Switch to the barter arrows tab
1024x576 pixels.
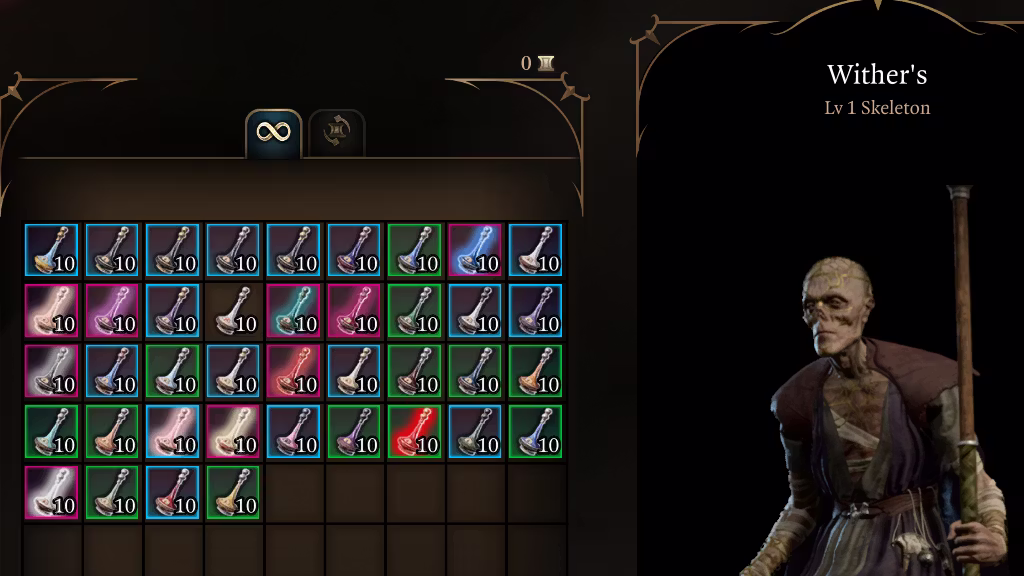[336, 132]
